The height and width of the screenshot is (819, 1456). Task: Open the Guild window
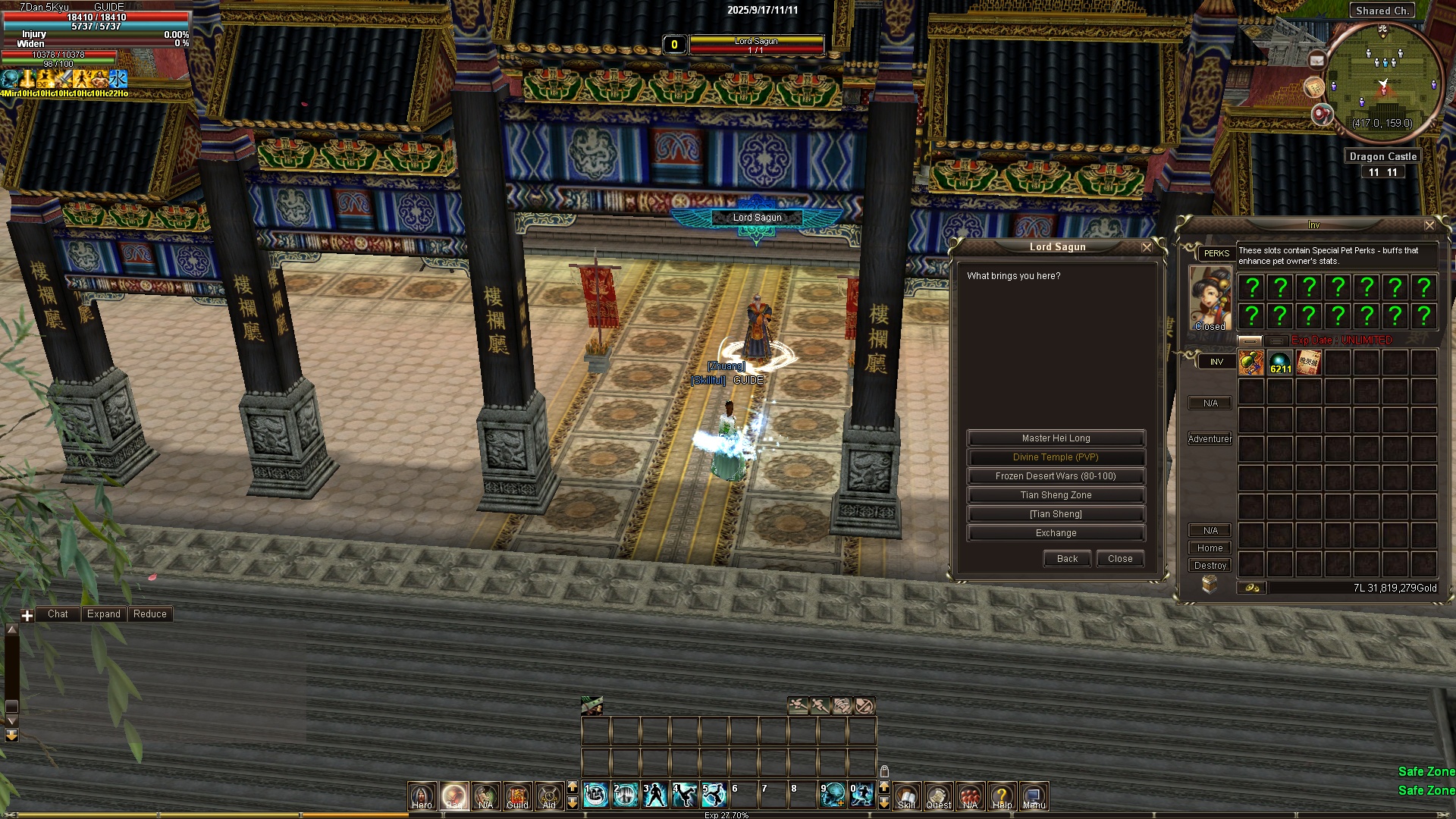coord(517,795)
